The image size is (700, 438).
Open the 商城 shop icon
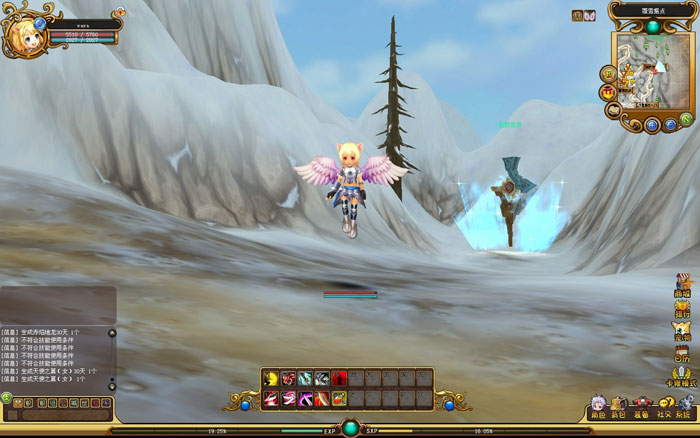[x=683, y=283]
